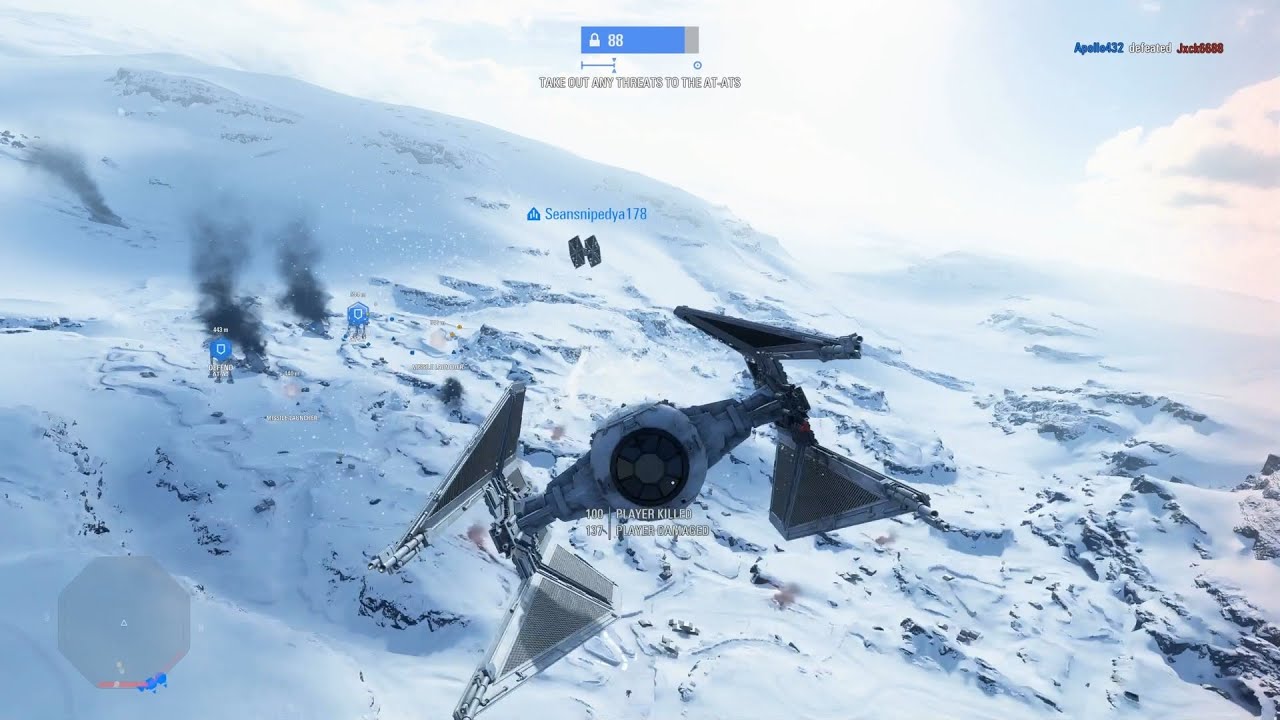Select the Defend AT-AT shield marker at 443 m

click(221, 349)
